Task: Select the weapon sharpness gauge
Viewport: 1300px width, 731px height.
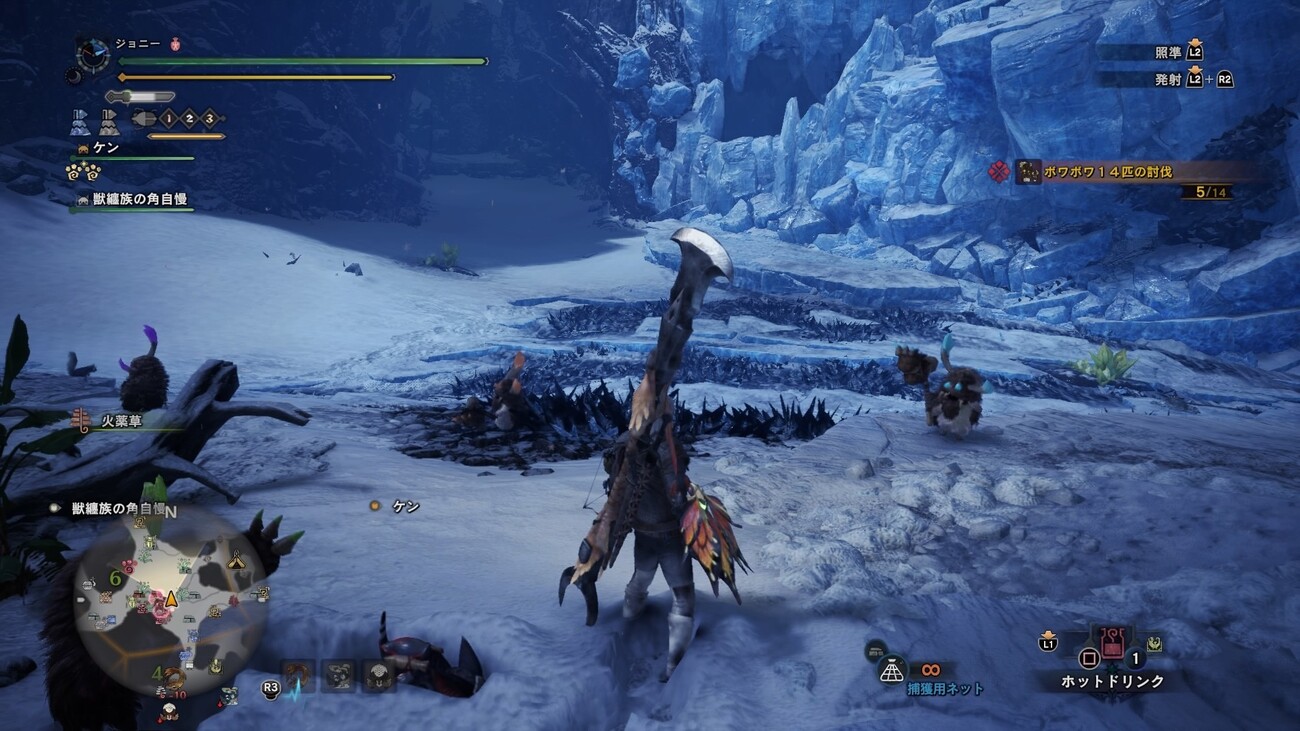Action: pos(139,97)
